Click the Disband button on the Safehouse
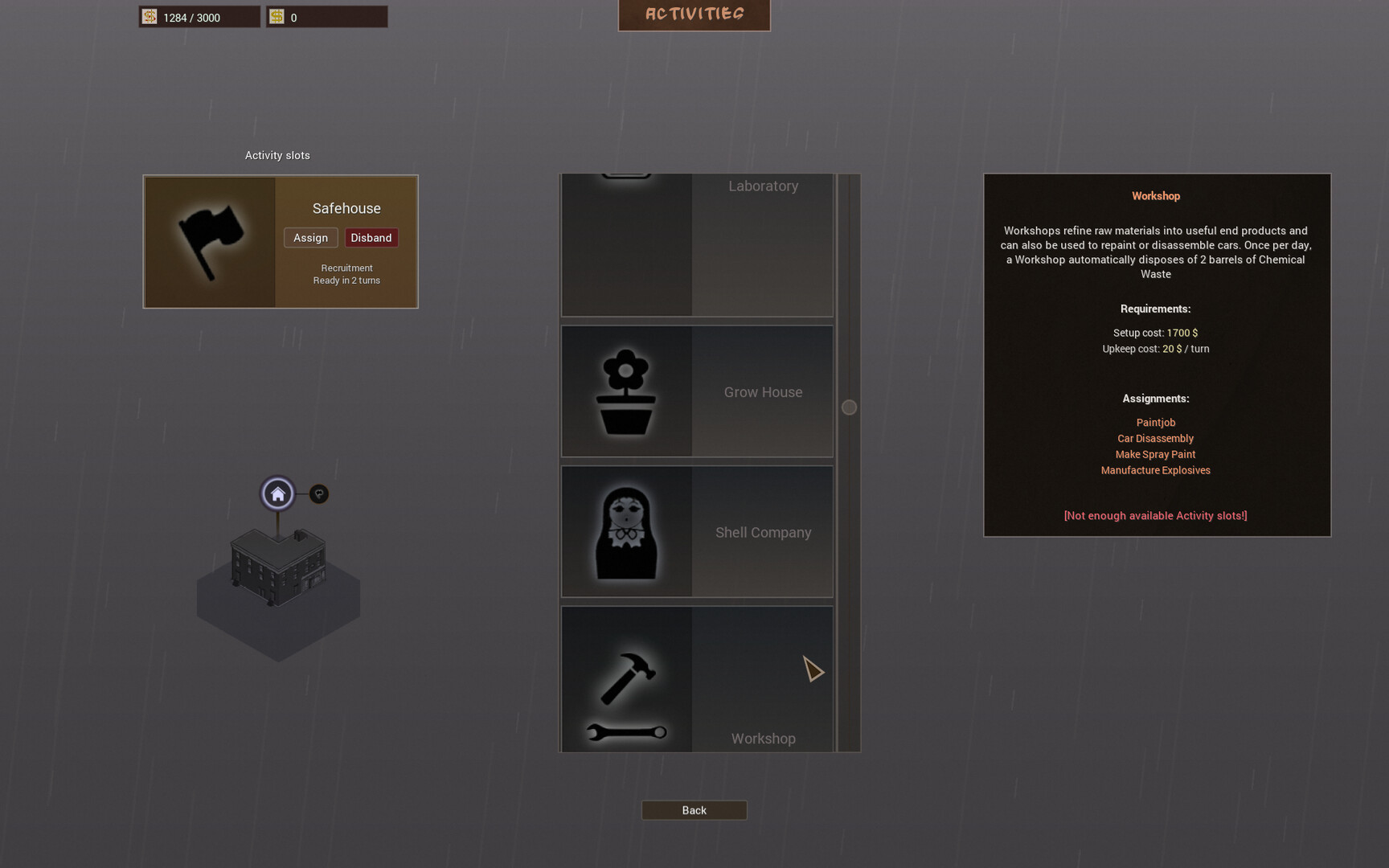 pos(371,237)
